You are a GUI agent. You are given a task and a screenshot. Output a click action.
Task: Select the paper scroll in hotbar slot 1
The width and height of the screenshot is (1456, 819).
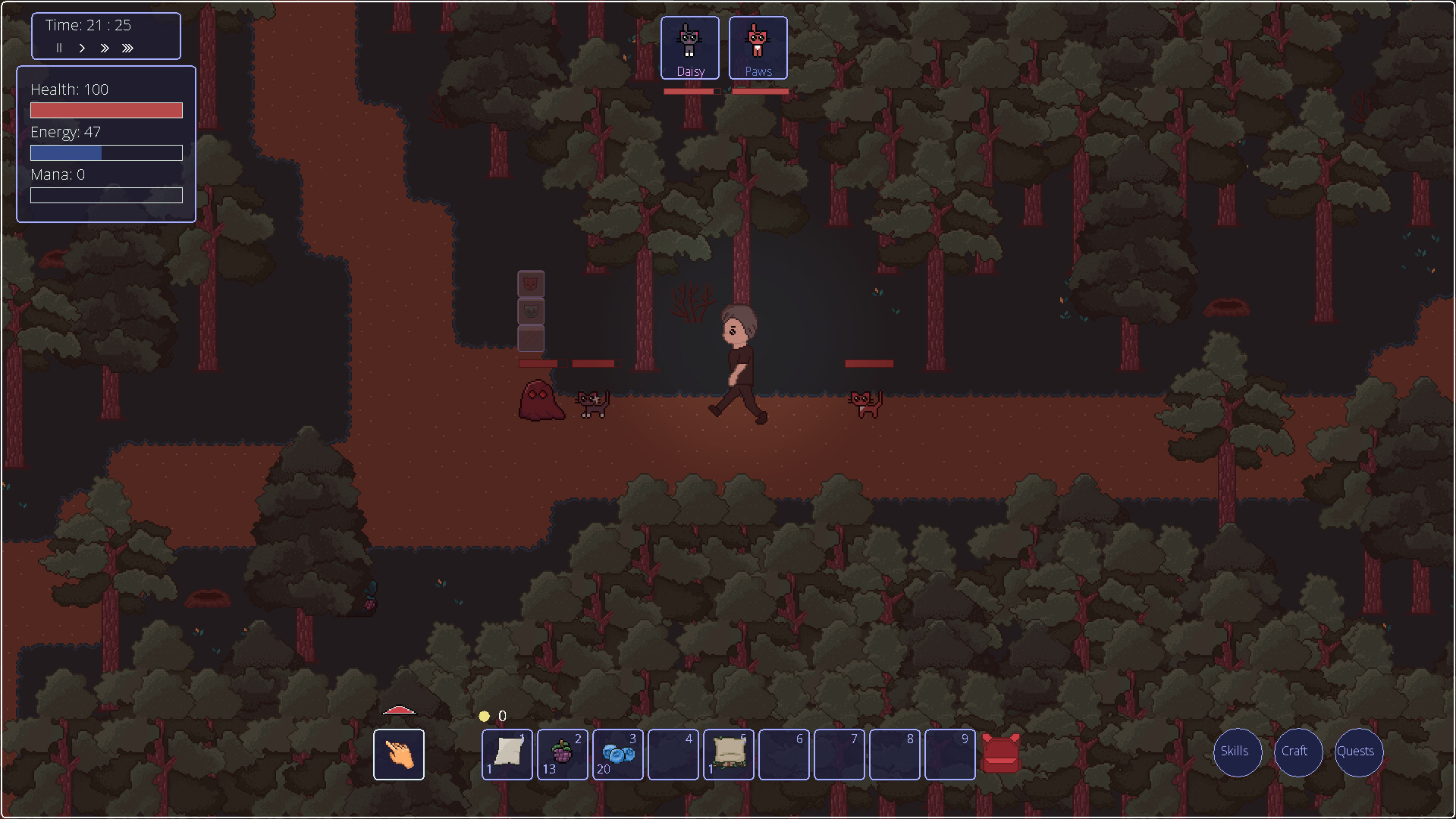click(x=507, y=754)
